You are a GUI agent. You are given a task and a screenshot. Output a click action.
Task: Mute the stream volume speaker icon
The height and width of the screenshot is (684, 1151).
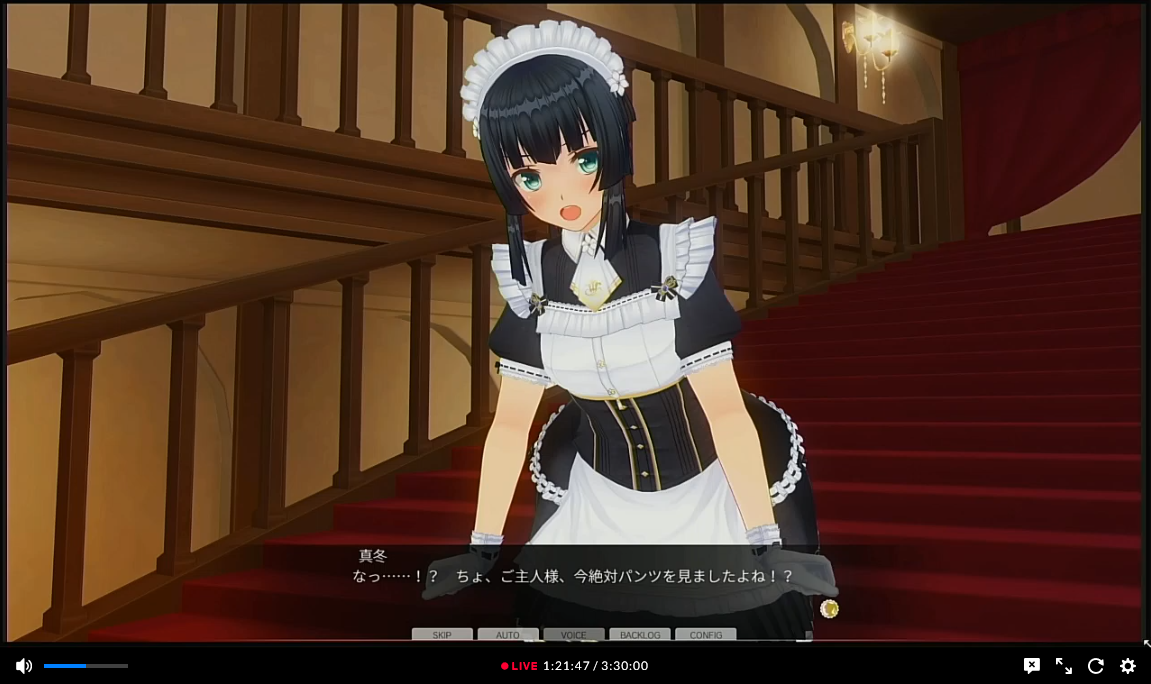click(24, 666)
